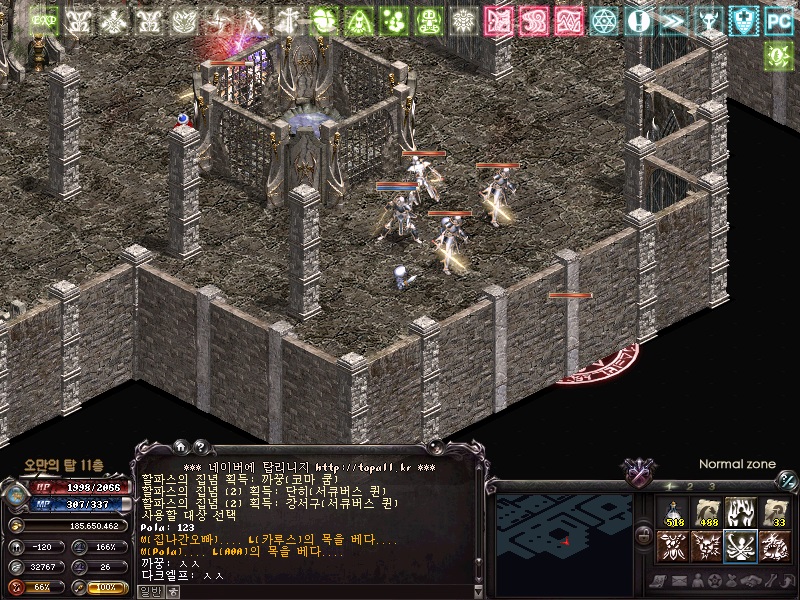The width and height of the screenshot is (800, 600).
Task: Open the question mark help button
Action: click(201, 447)
